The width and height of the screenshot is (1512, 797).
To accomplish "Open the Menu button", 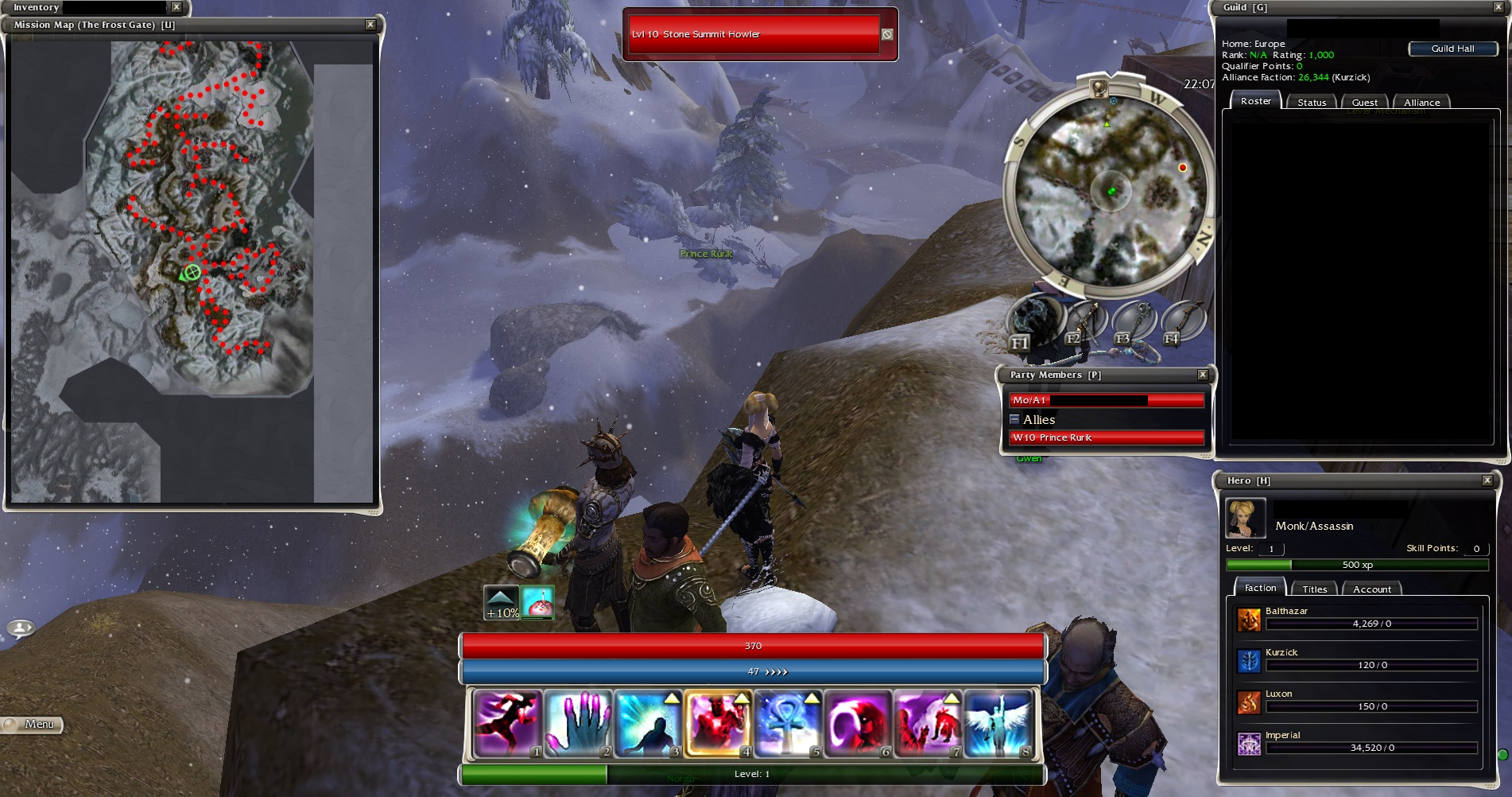I will [32, 725].
